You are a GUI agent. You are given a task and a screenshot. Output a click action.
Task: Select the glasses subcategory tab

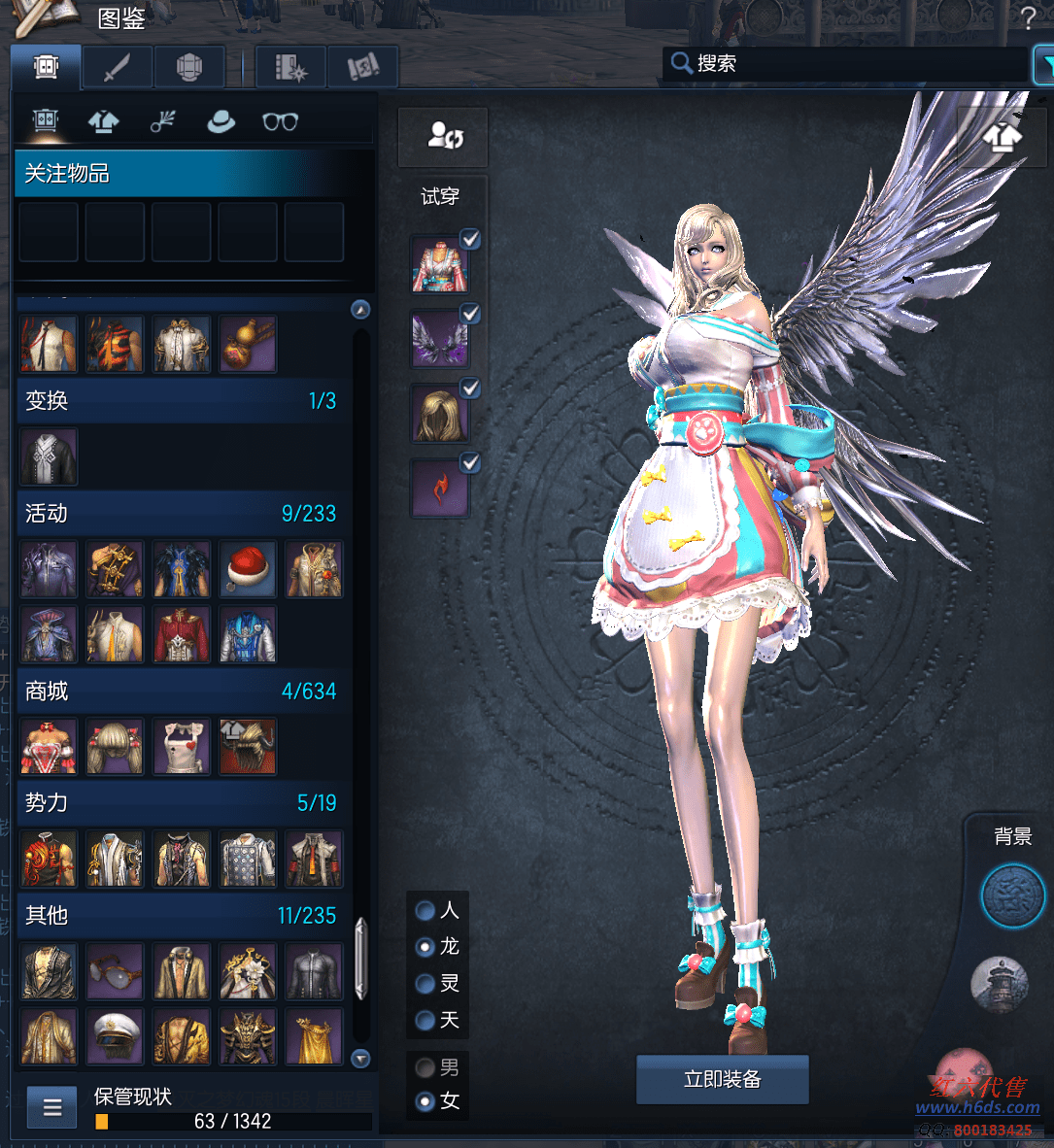click(280, 122)
